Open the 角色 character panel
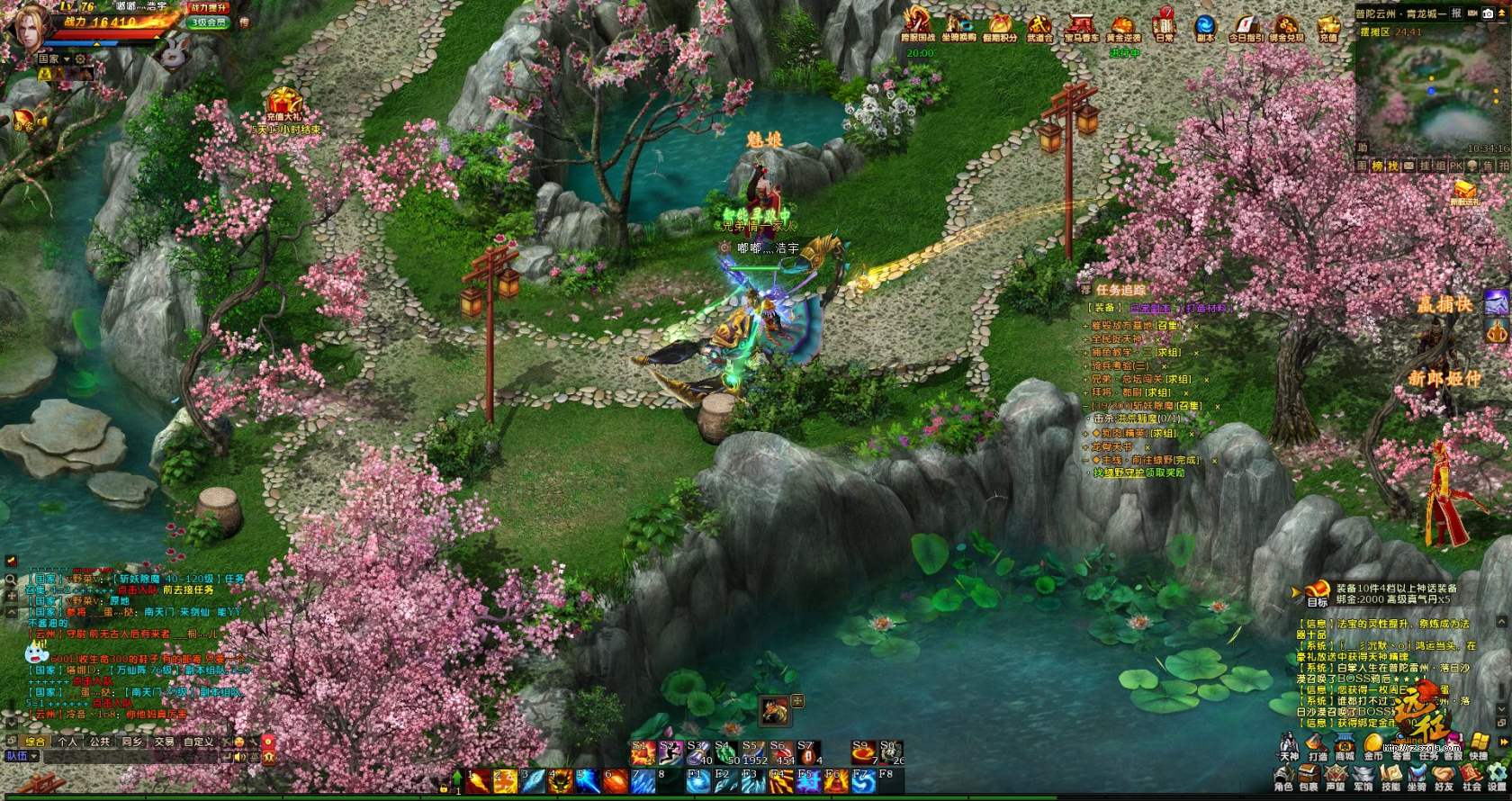This screenshot has width=1512, height=801. (1283, 778)
